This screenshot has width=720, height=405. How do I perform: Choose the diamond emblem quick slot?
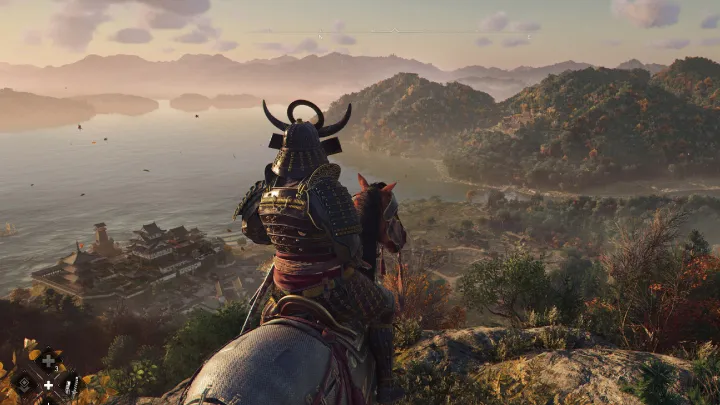coord(24,383)
